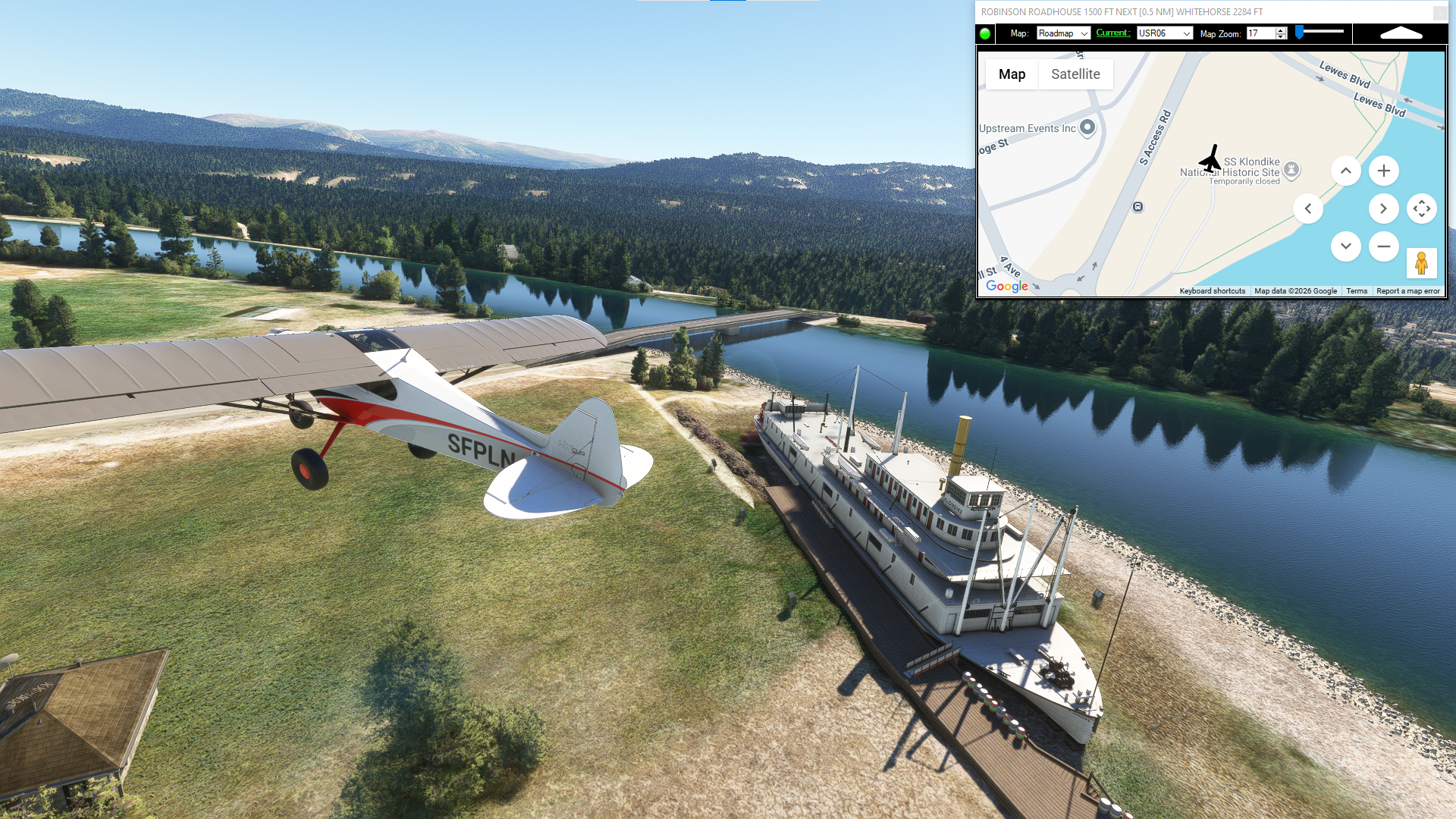1456x819 pixels.
Task: Open the Roadmap map type dropdown
Action: 1063,33
